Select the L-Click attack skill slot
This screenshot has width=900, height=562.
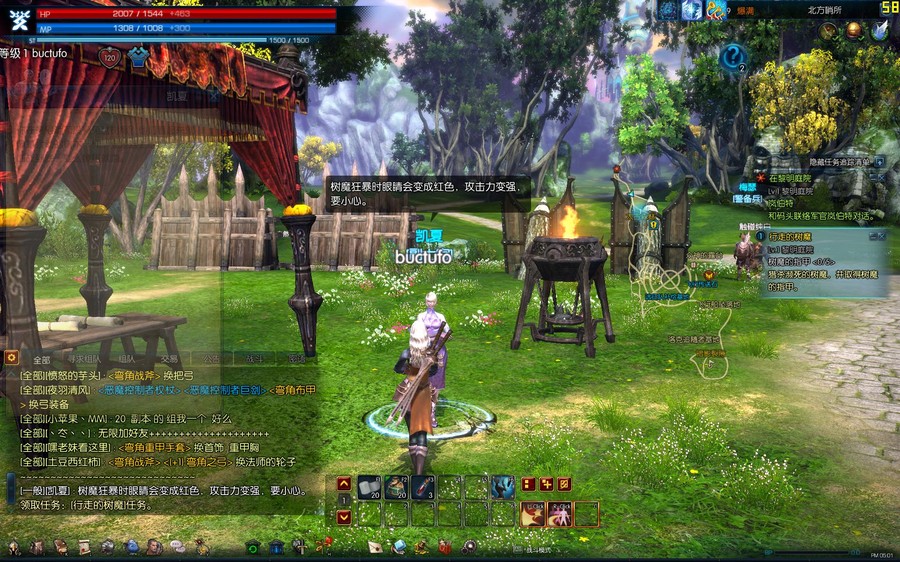click(x=532, y=514)
